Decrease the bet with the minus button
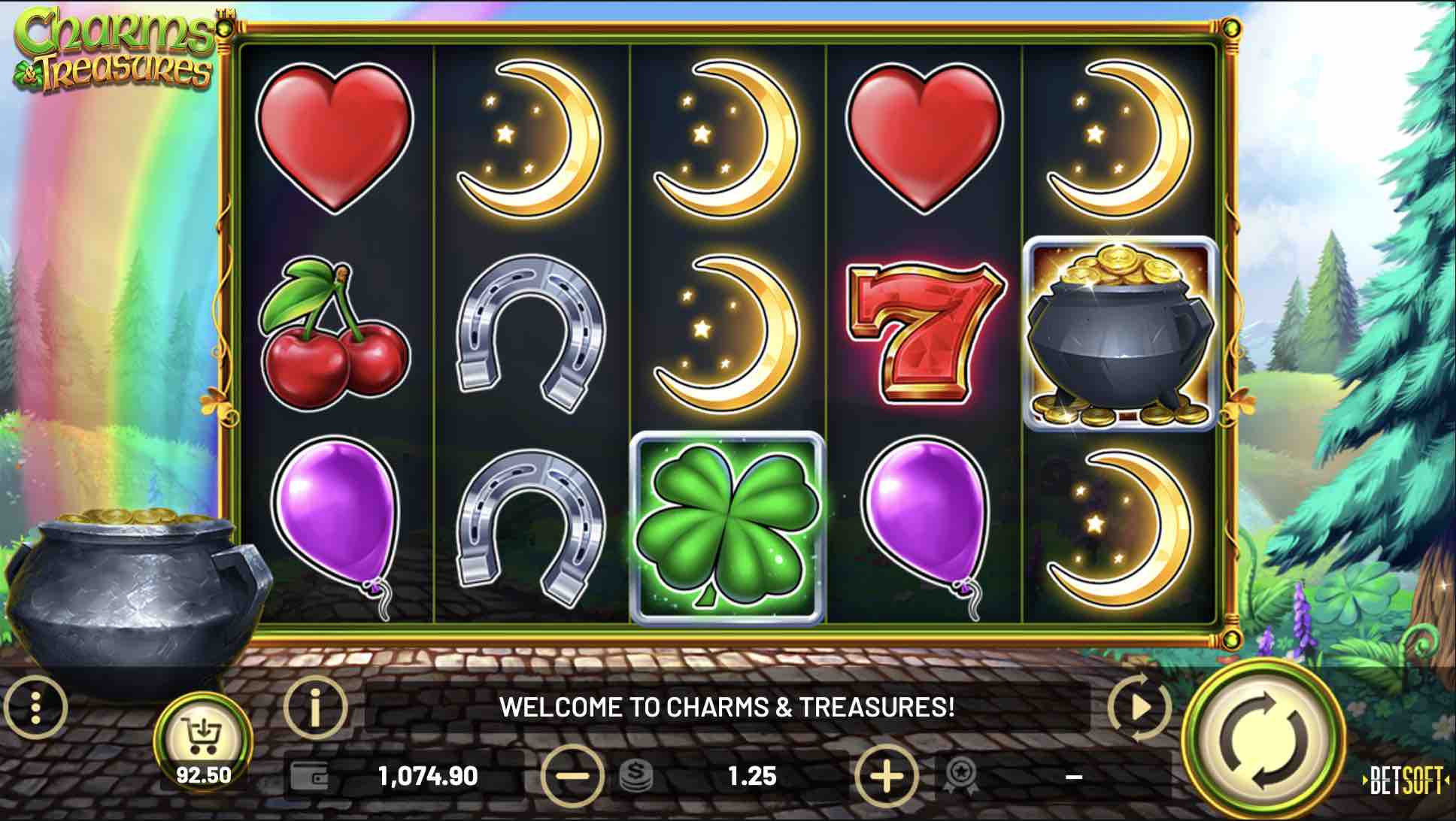Screen dimensions: 1456x821 tap(572, 775)
